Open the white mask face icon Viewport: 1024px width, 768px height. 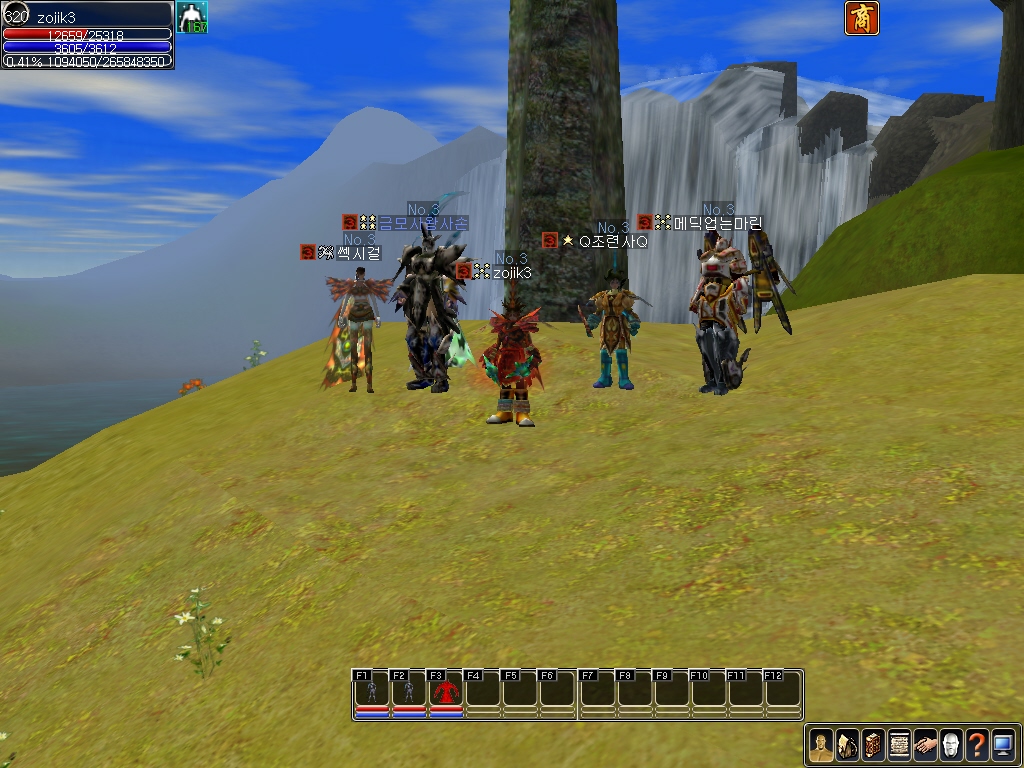click(x=951, y=745)
